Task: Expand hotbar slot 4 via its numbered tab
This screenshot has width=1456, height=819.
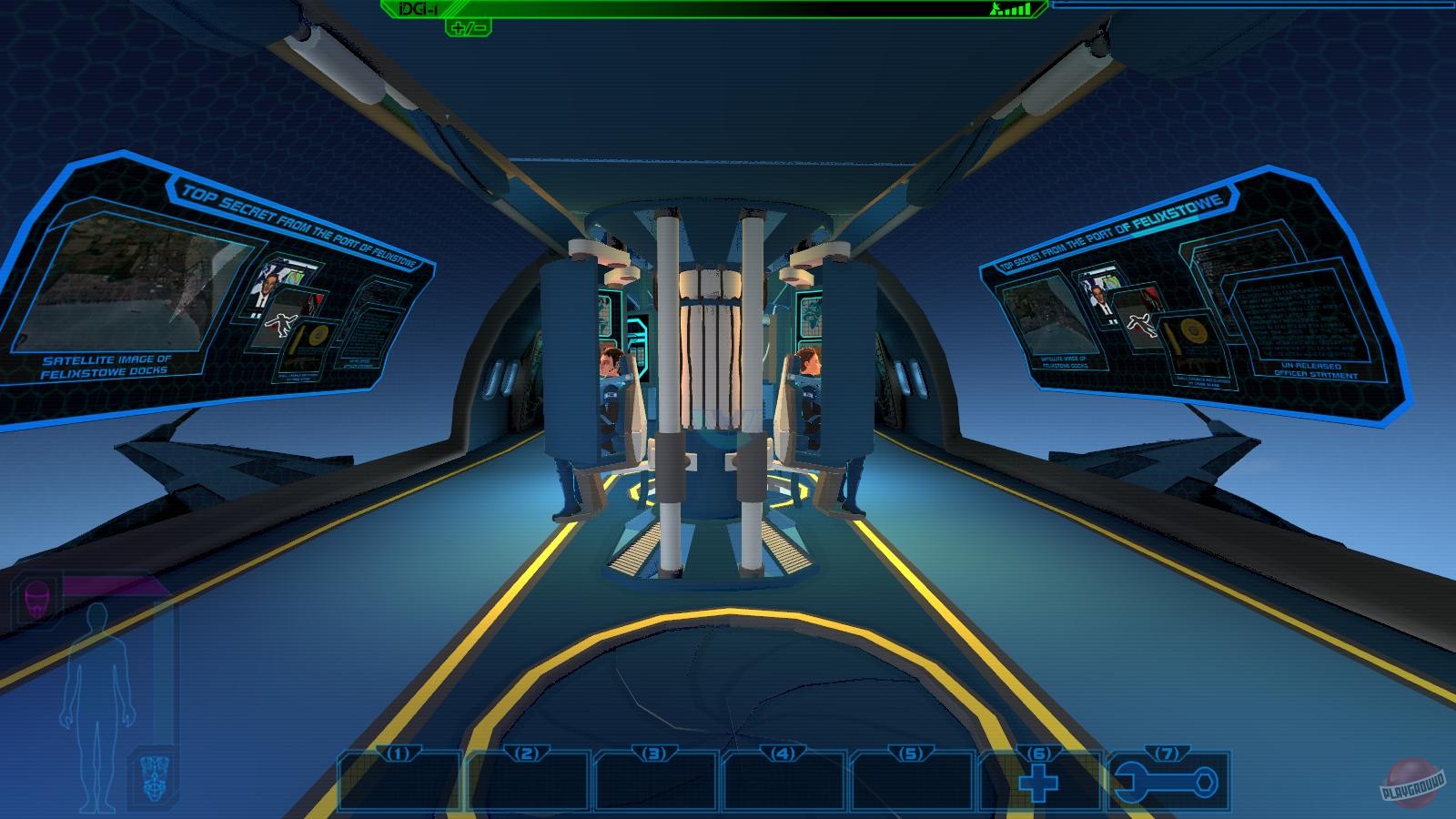Action: [x=781, y=753]
